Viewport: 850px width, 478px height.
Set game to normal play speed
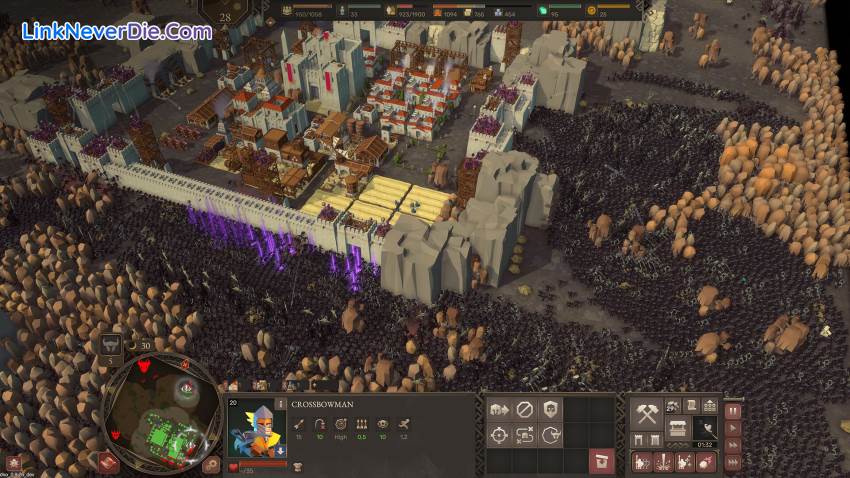732,427
